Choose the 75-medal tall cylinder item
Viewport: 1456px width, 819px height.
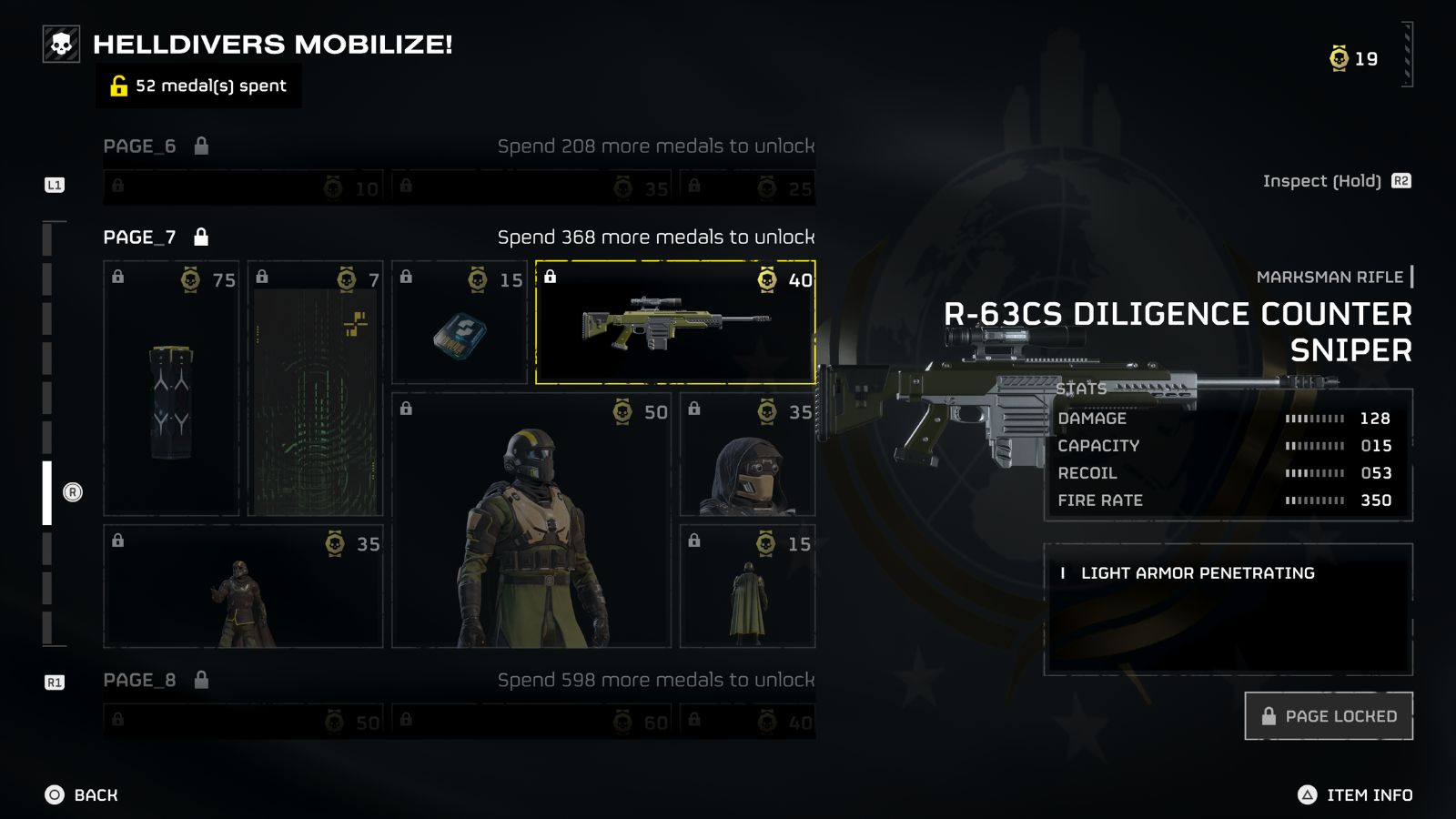coord(171,389)
